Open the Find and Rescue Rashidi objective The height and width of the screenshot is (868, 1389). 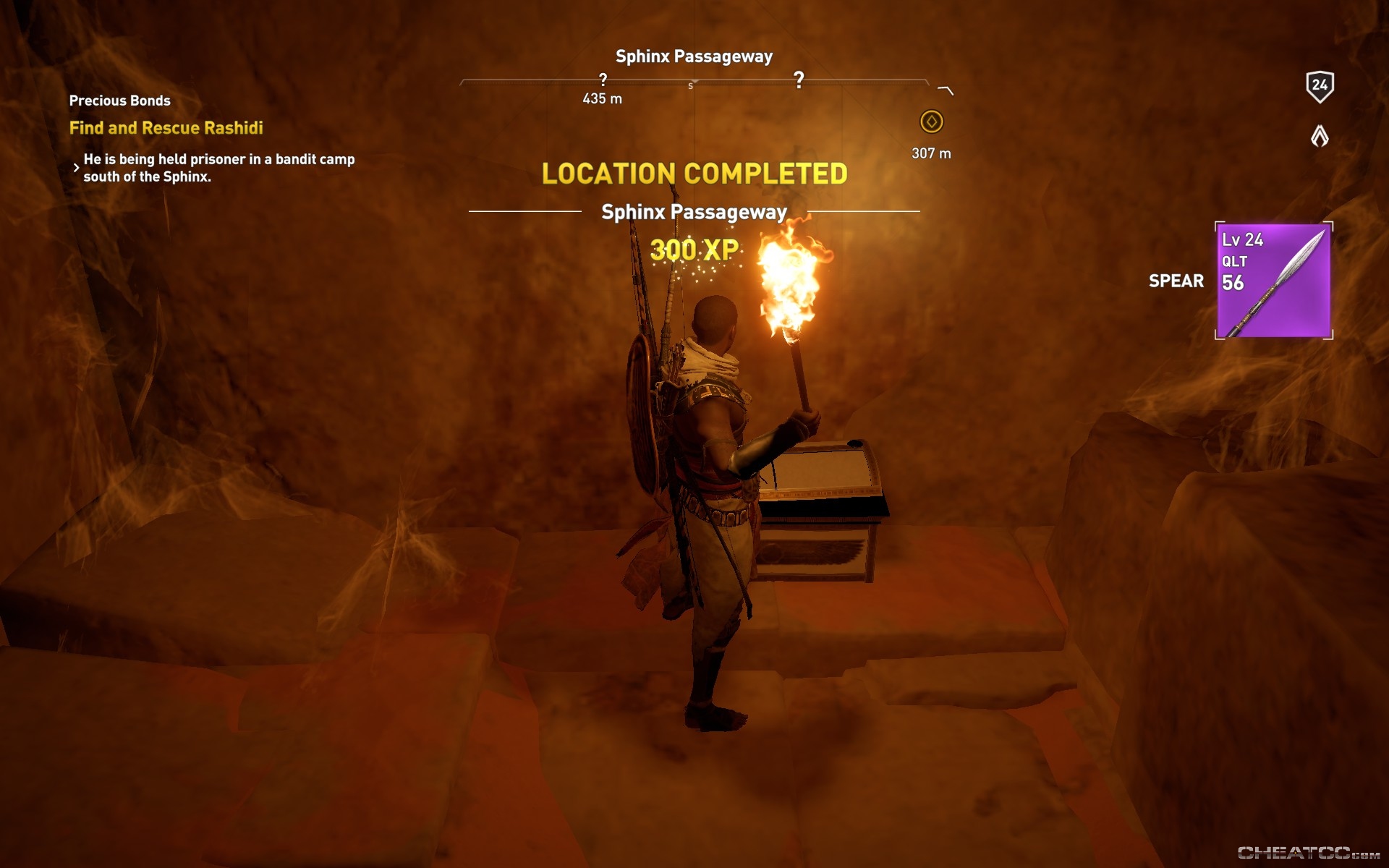166,128
